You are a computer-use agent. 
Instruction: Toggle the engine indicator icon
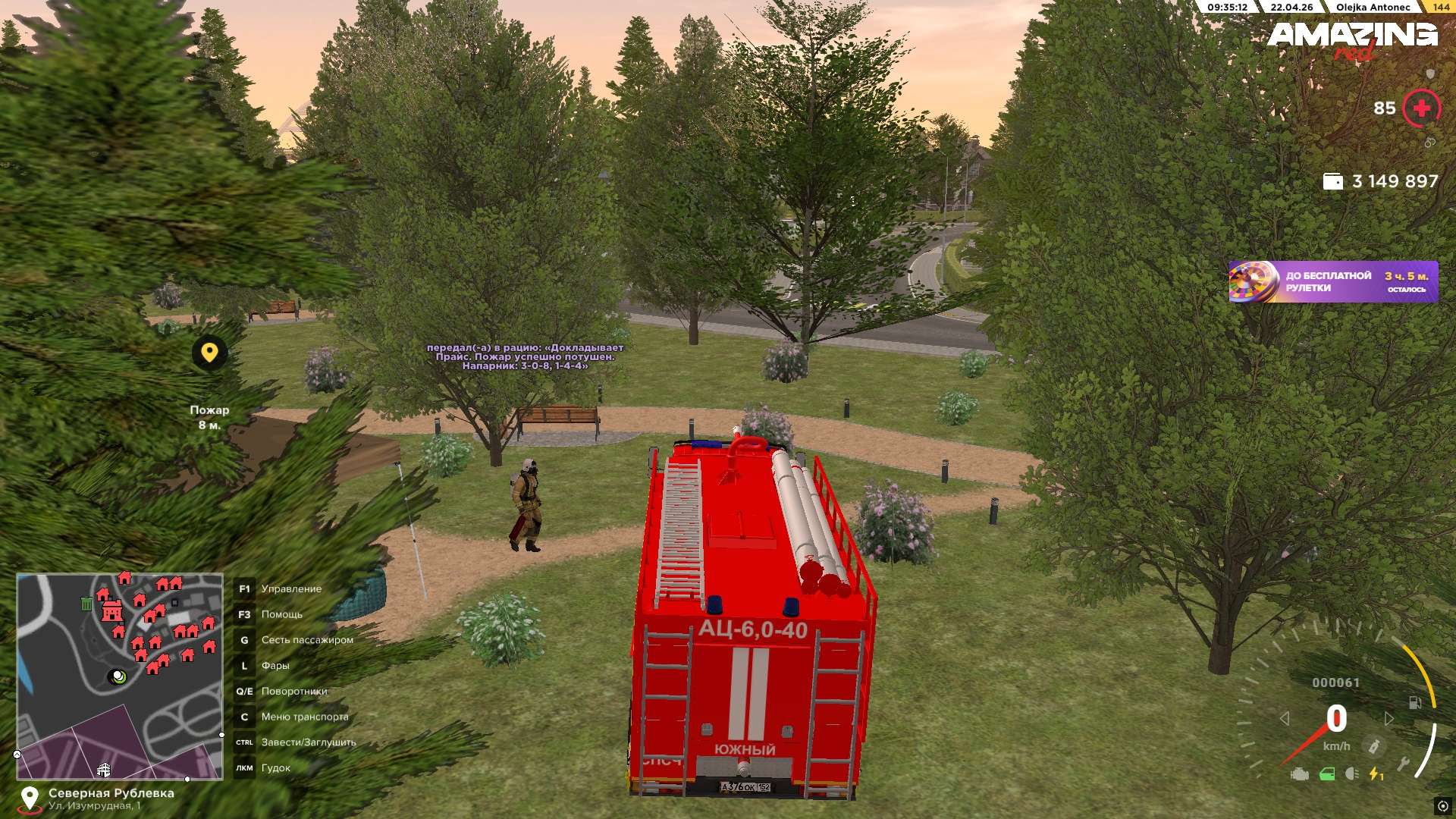pyautogui.click(x=1300, y=774)
